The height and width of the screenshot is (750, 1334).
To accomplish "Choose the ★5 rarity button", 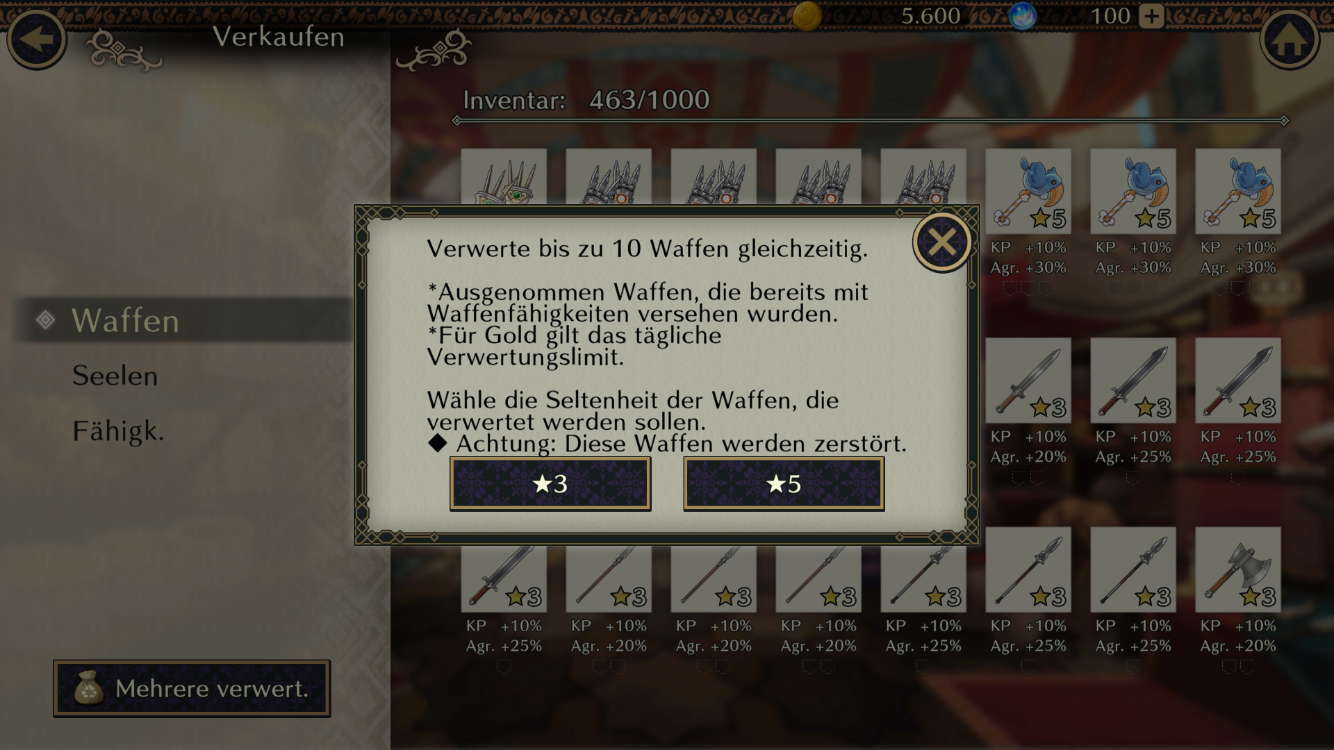I will (x=783, y=484).
